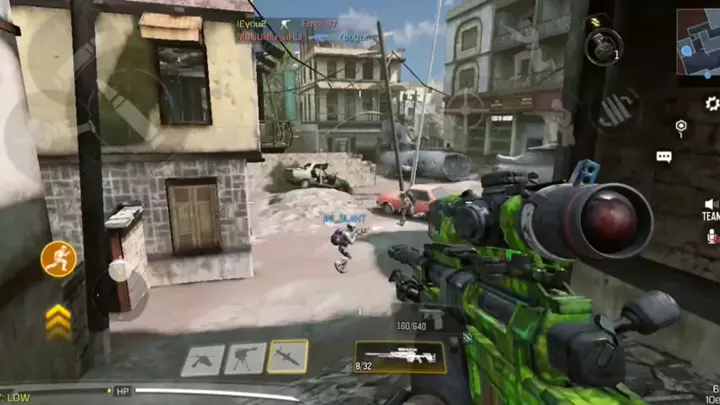Toggle the microphone icon

[711, 236]
